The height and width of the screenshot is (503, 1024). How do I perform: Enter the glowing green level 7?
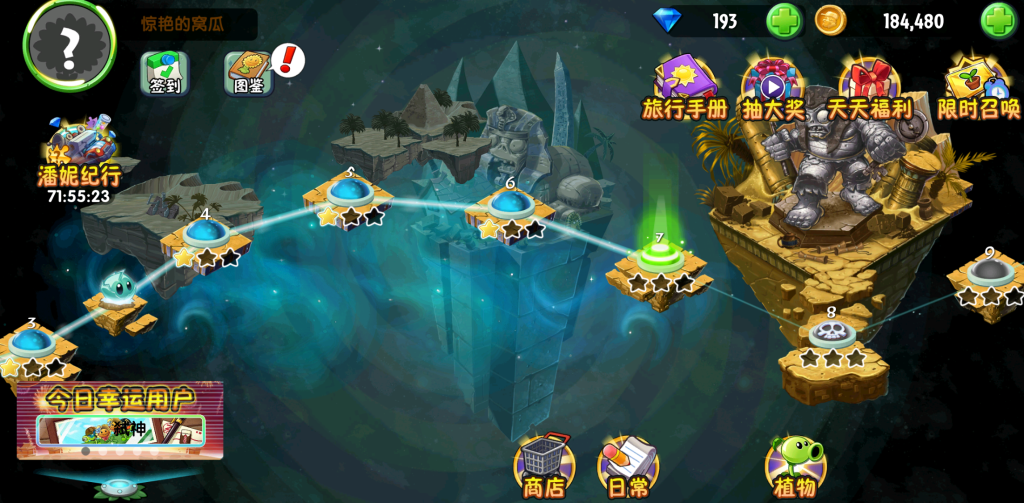coord(659,258)
